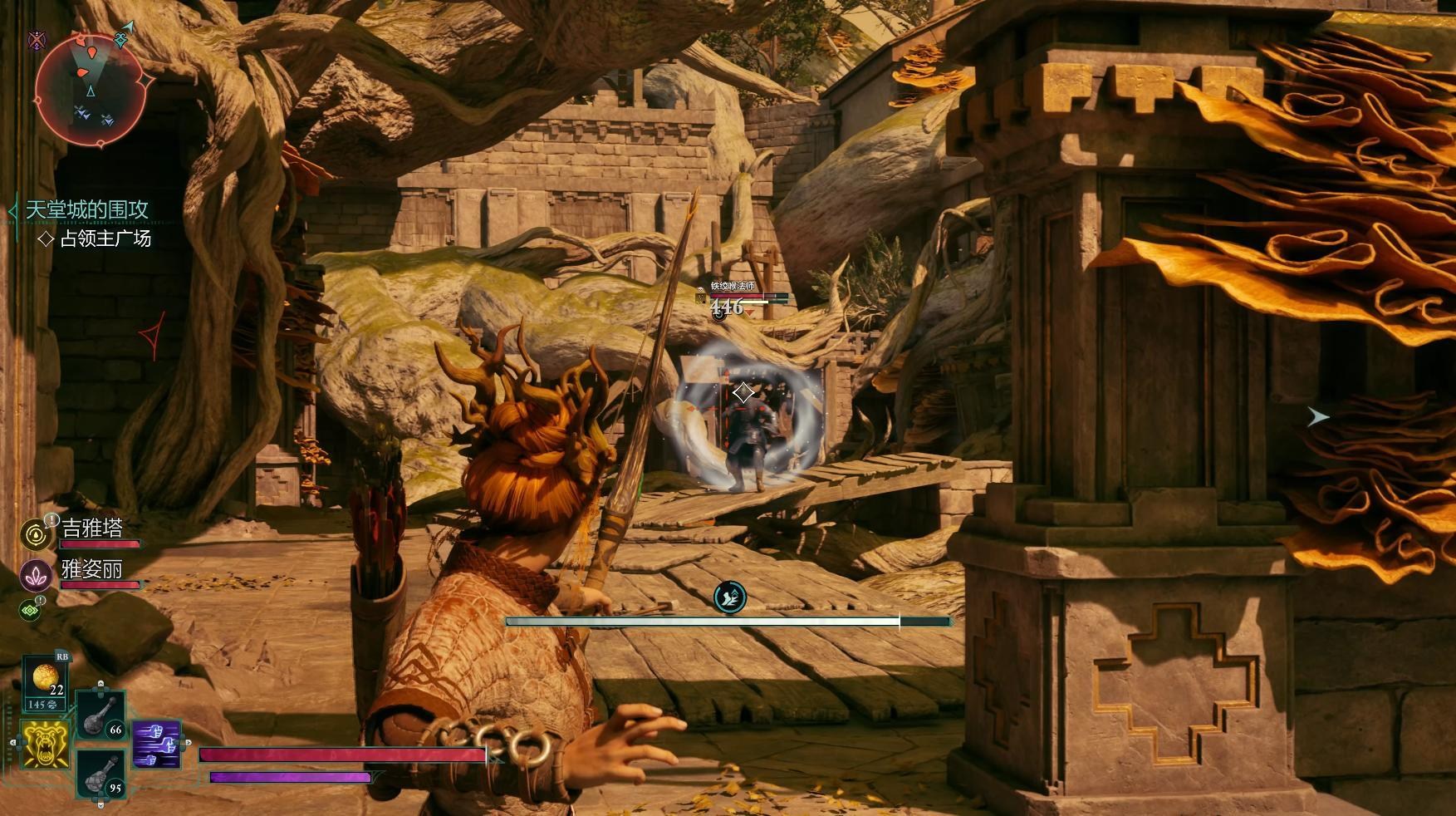Select the 天堂城的围攻 quest tracker

[86, 209]
